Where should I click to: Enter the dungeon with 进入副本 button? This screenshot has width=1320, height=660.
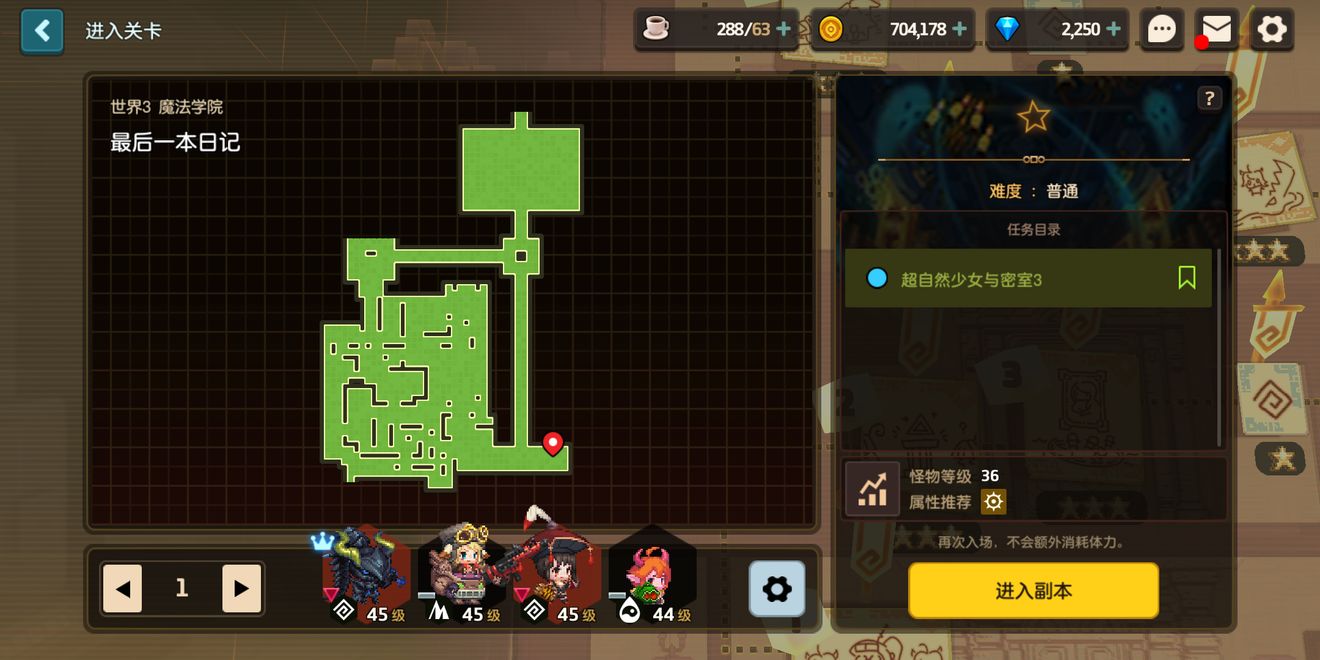1033,591
